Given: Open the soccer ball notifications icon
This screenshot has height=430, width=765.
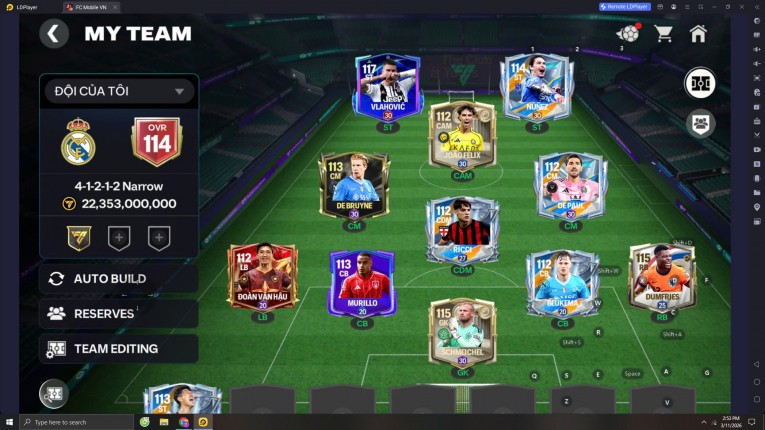Looking at the screenshot, I should pos(628,33).
